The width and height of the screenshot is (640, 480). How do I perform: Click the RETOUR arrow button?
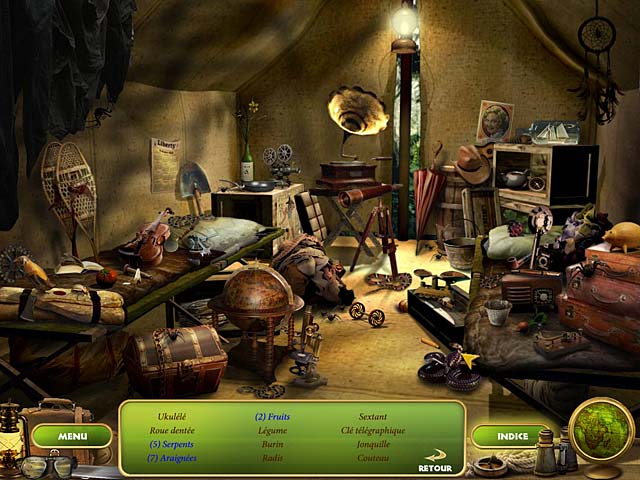(x=436, y=463)
